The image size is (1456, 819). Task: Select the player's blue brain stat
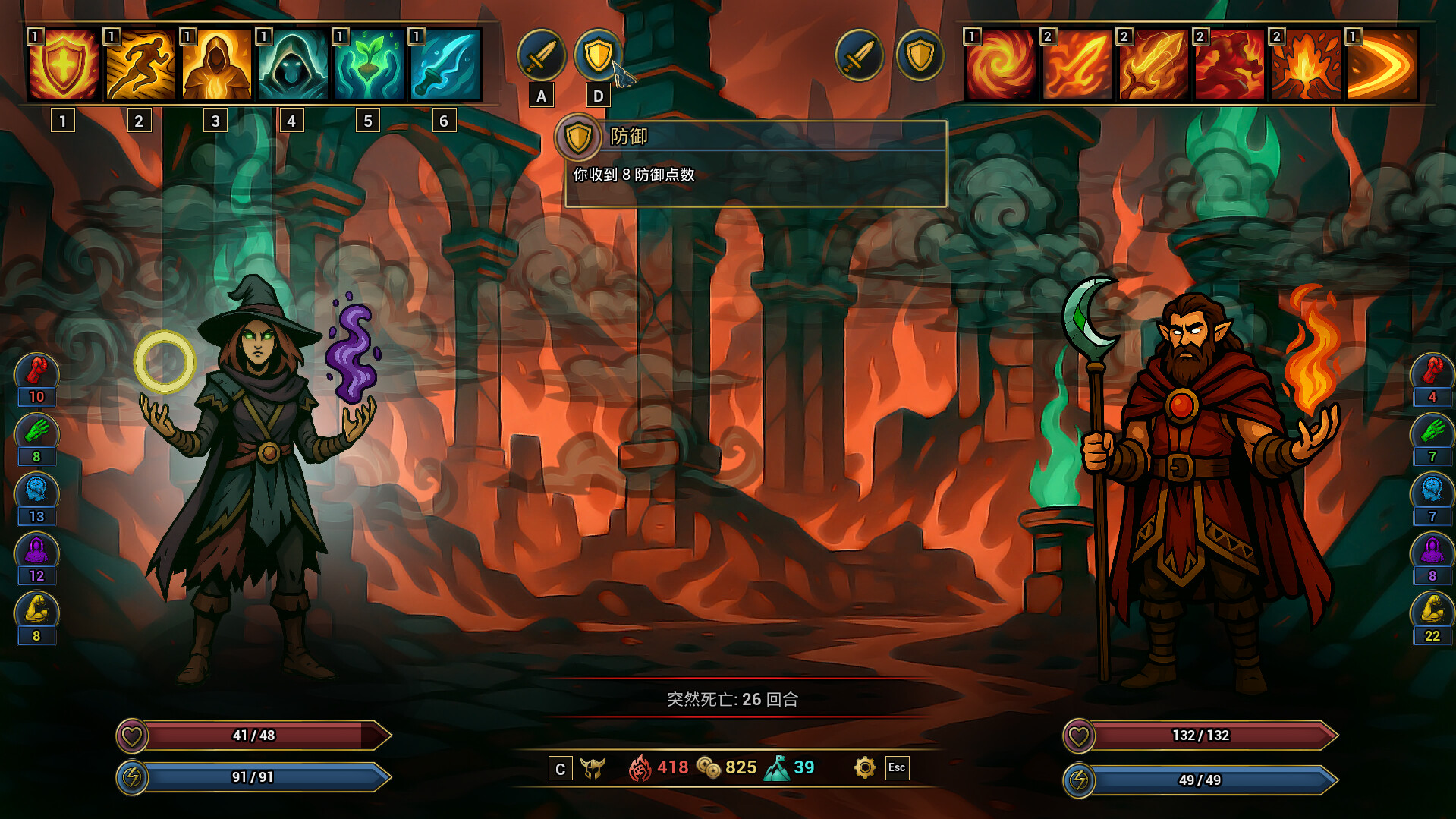[x=36, y=492]
